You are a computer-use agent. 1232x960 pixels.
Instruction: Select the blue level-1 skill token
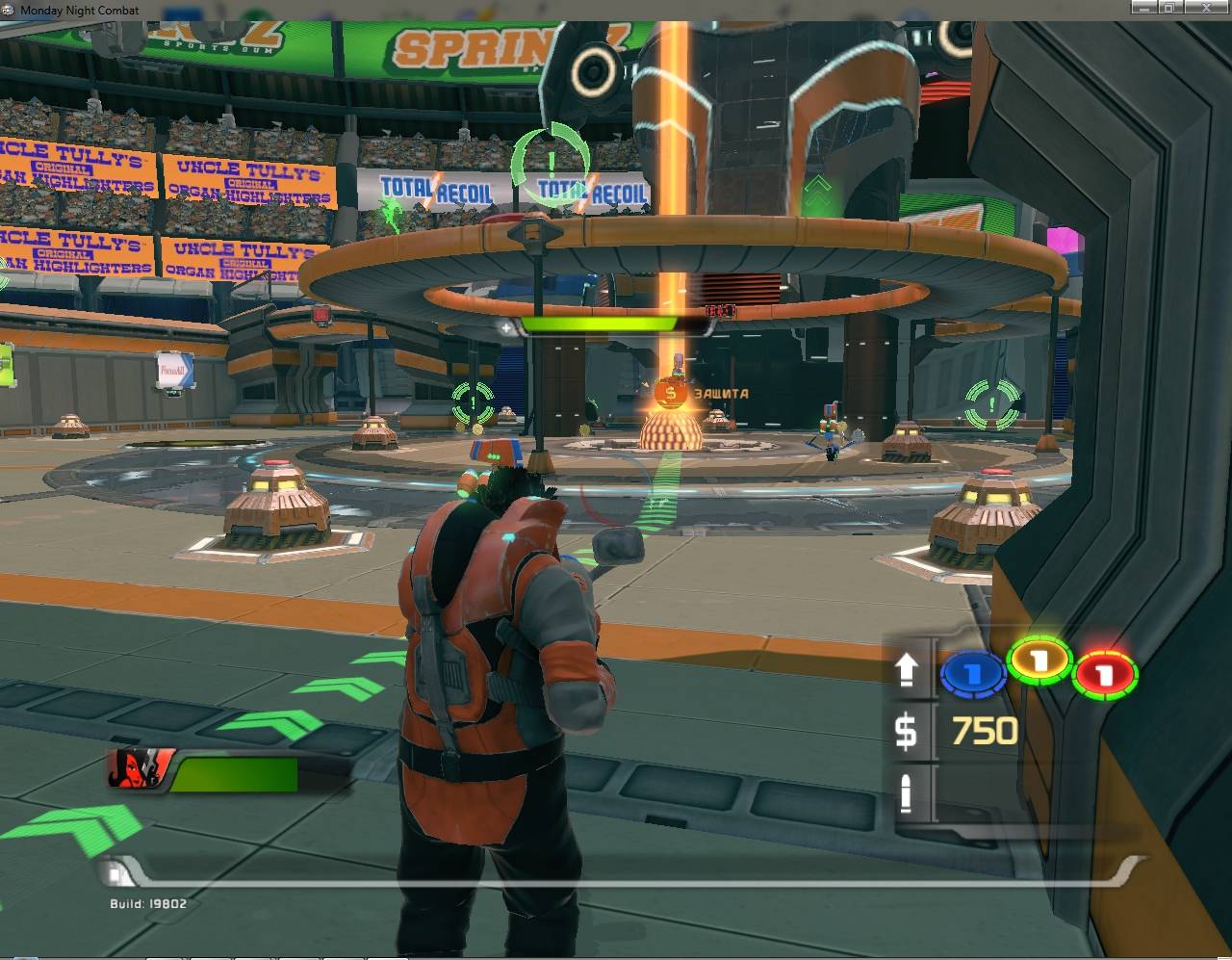(973, 674)
